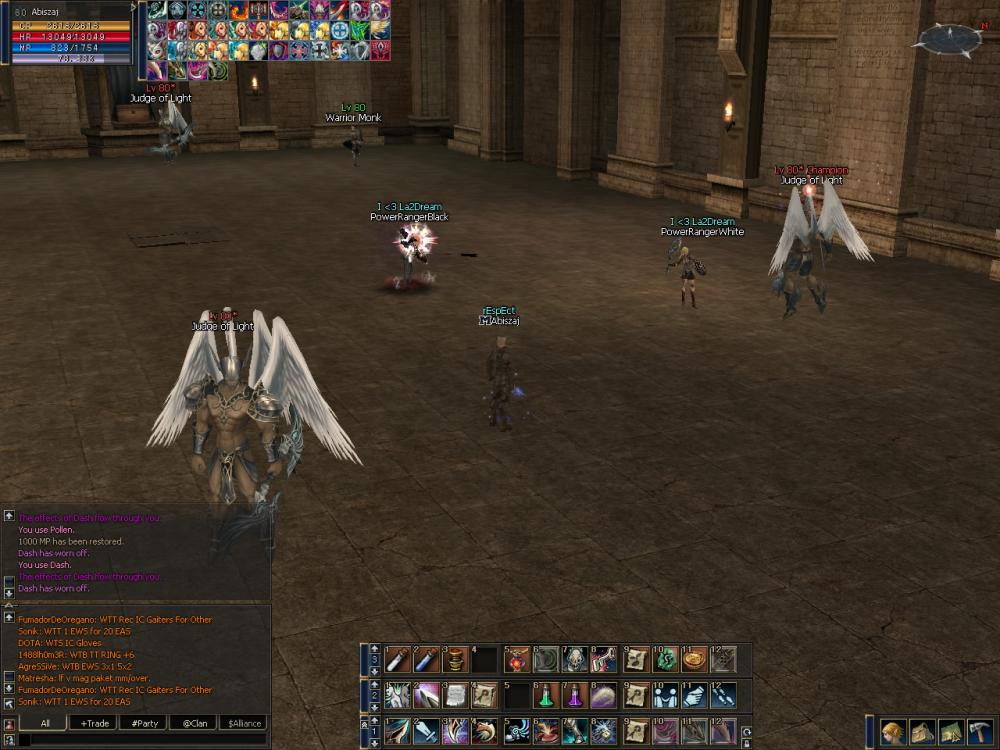Screen dimensions: 1000x750
Task: Activate the skull skill icon
Action: coord(576,659)
